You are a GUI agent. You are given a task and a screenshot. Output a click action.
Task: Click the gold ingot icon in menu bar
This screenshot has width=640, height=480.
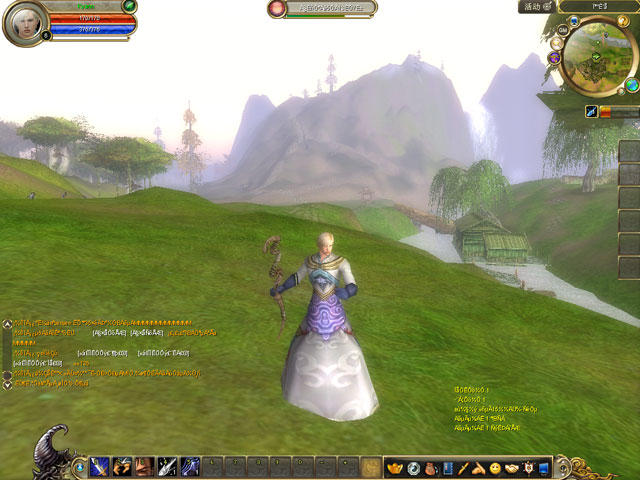[394, 467]
